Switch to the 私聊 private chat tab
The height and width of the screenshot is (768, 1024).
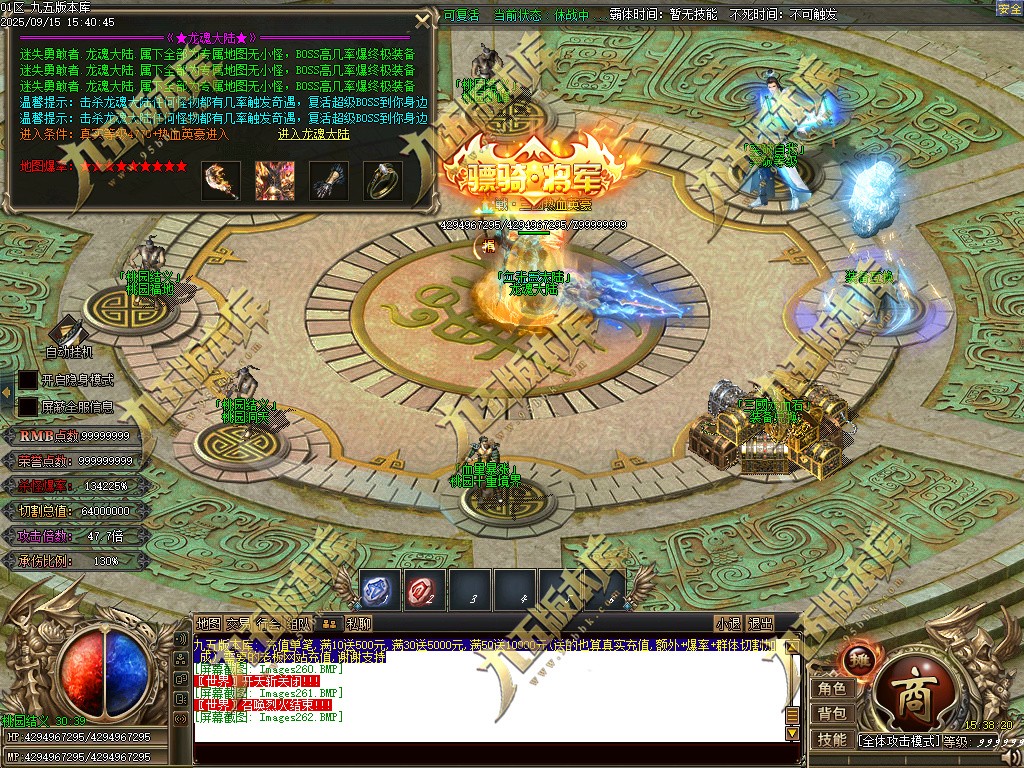tap(359, 624)
